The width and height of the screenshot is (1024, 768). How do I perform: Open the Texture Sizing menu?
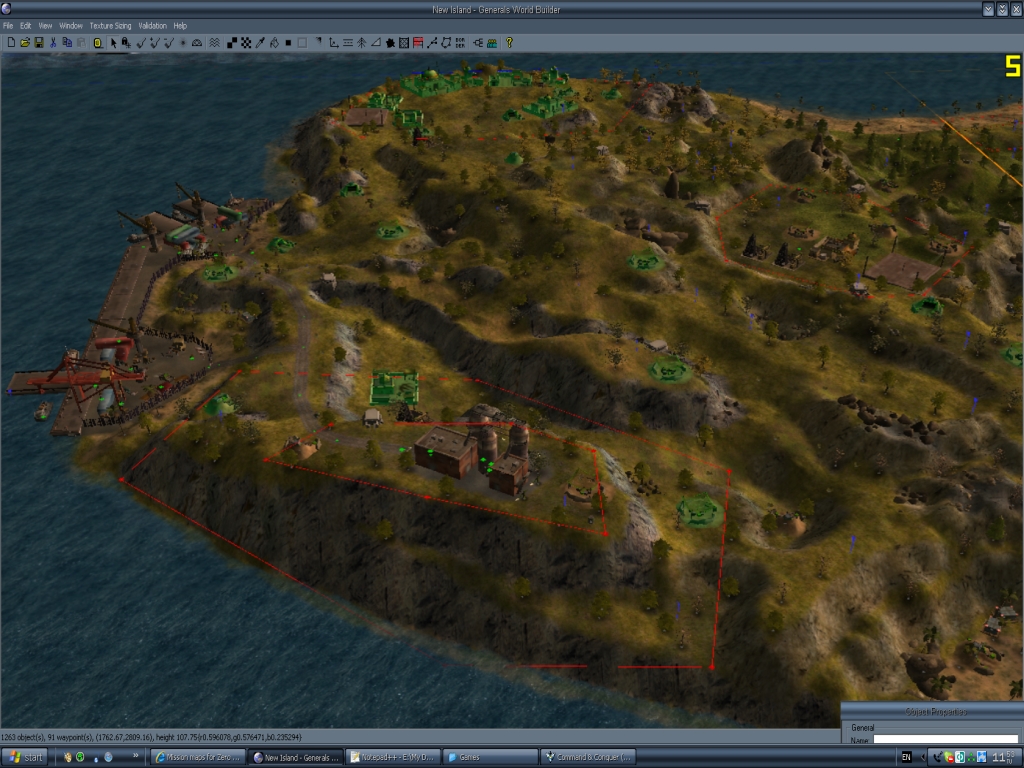coord(110,25)
